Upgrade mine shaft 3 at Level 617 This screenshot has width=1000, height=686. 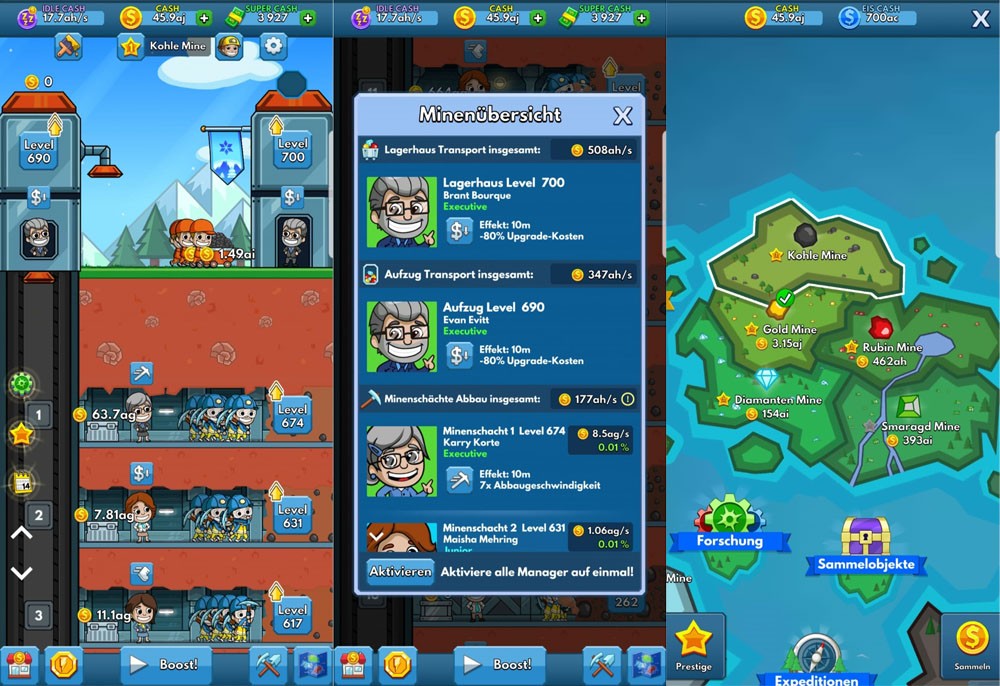tap(293, 616)
